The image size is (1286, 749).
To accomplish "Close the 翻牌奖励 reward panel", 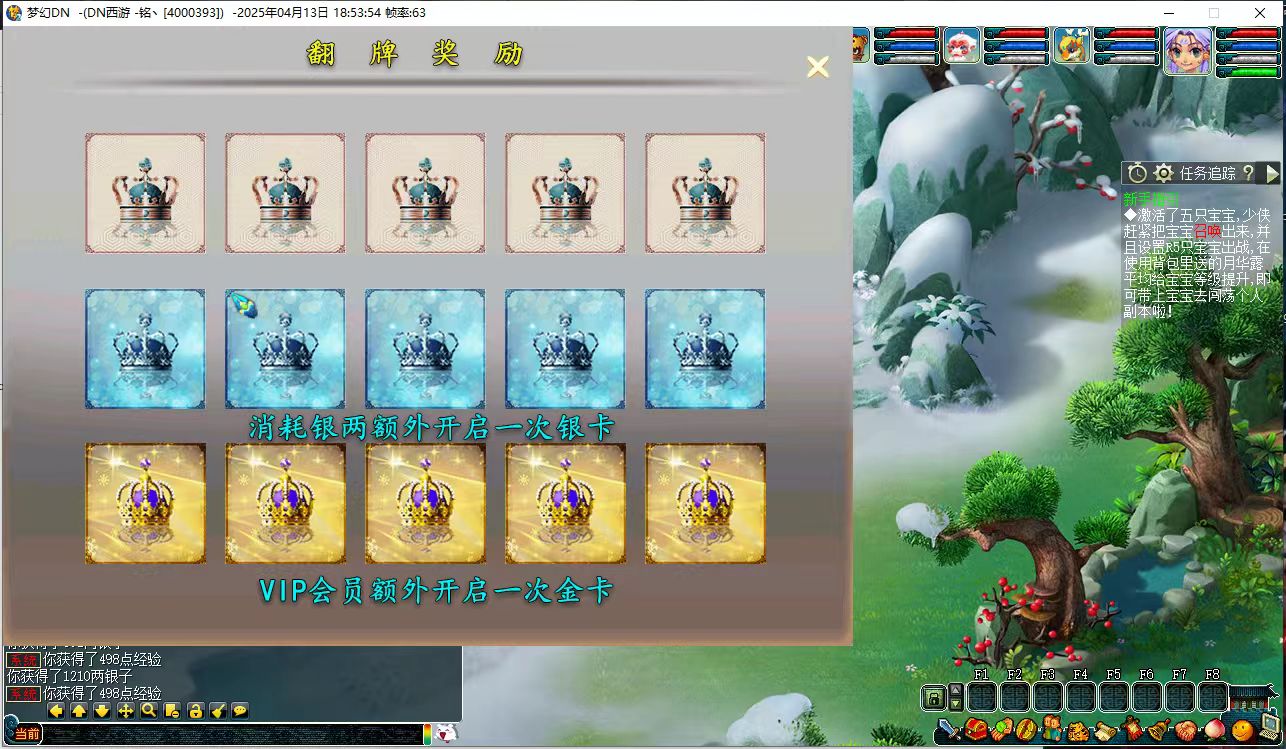I will click(818, 67).
